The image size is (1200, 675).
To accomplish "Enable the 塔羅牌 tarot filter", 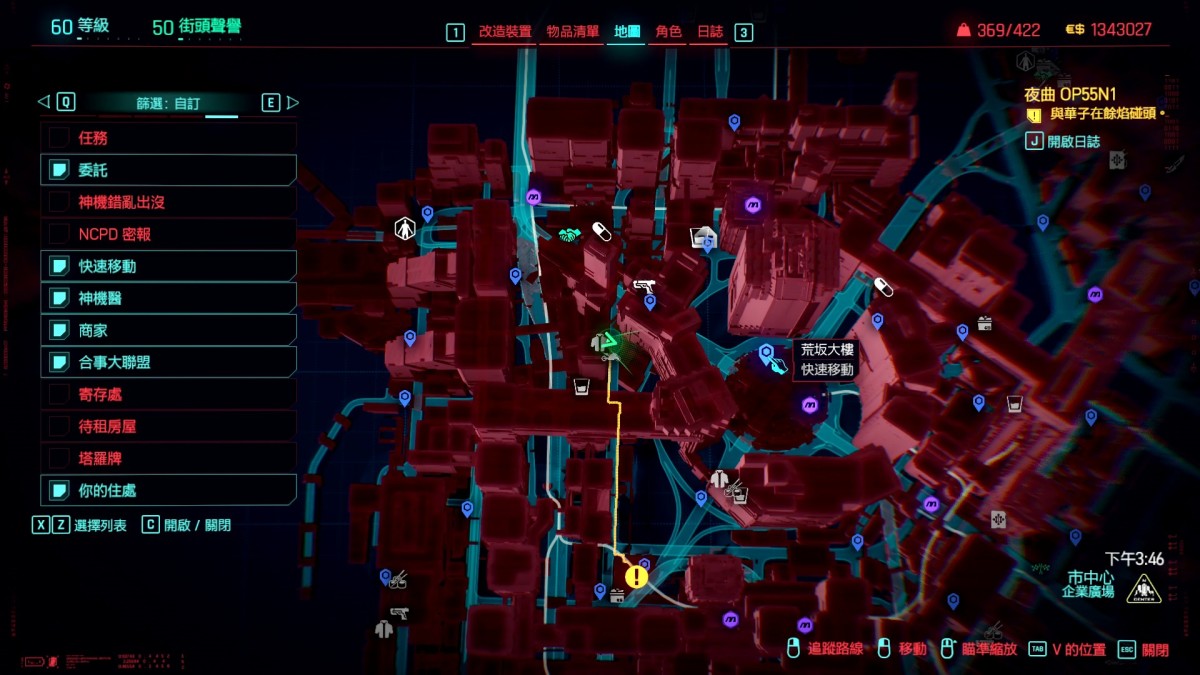I will [59, 458].
